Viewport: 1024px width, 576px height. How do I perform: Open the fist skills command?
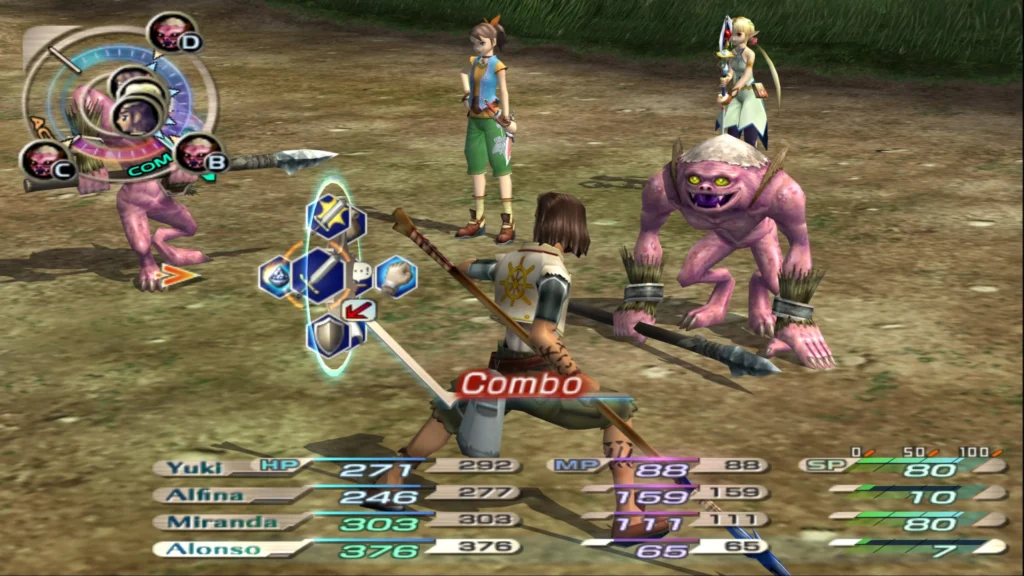(397, 275)
